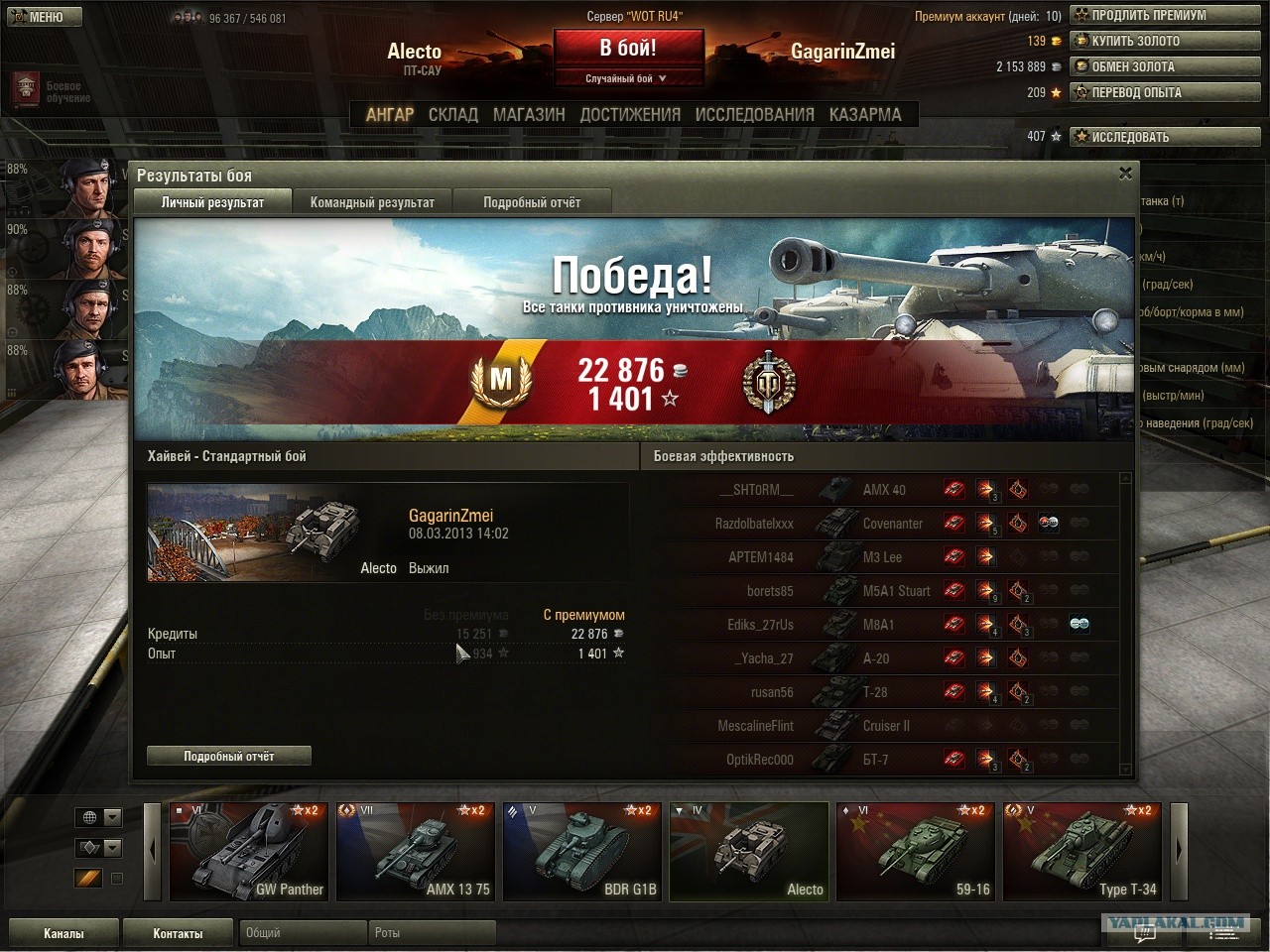The image size is (1270, 952).
Task: Open the Каналы chat channels button
Action: [x=63, y=933]
